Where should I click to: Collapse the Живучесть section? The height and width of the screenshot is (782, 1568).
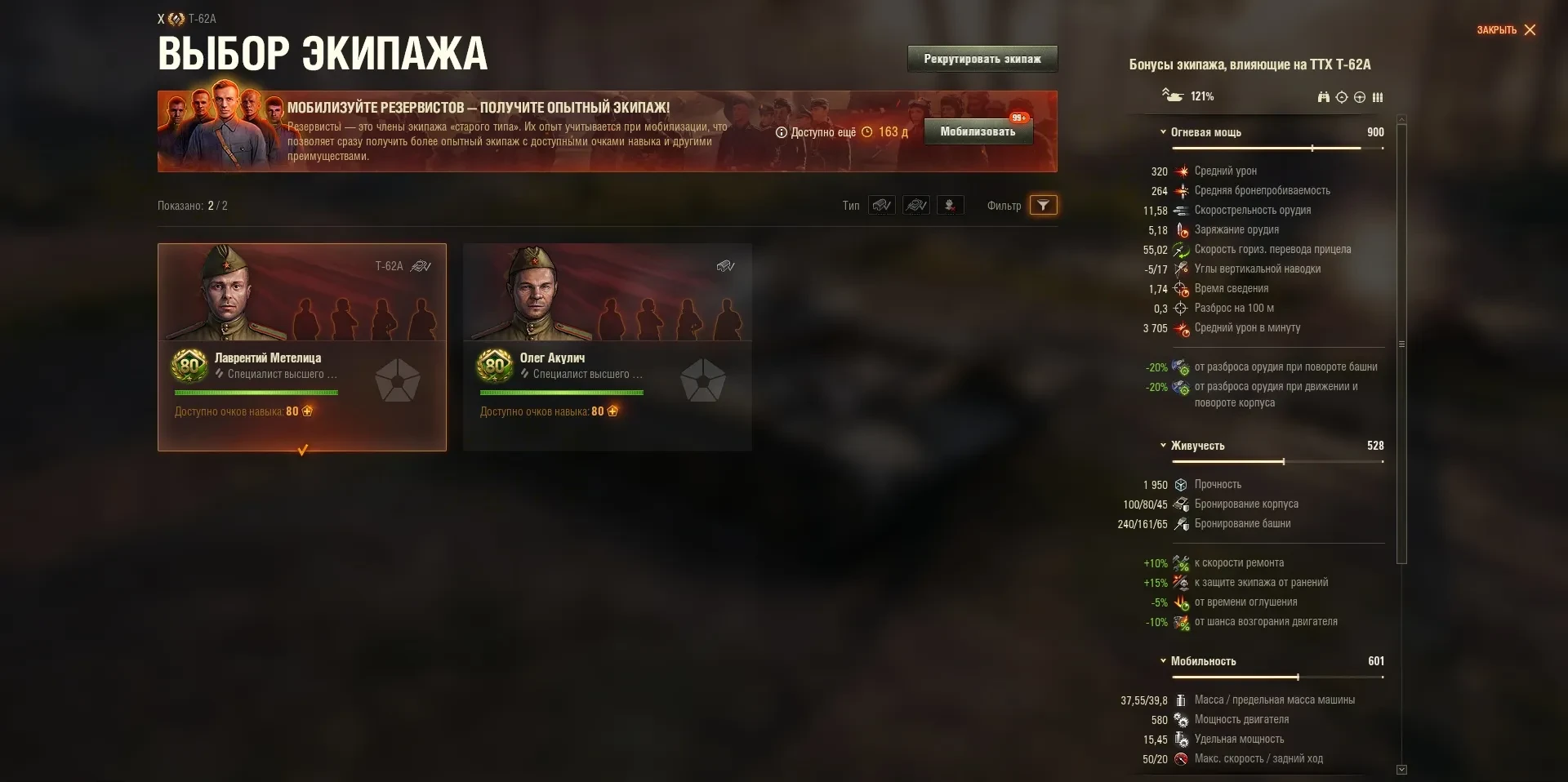[x=1162, y=447]
